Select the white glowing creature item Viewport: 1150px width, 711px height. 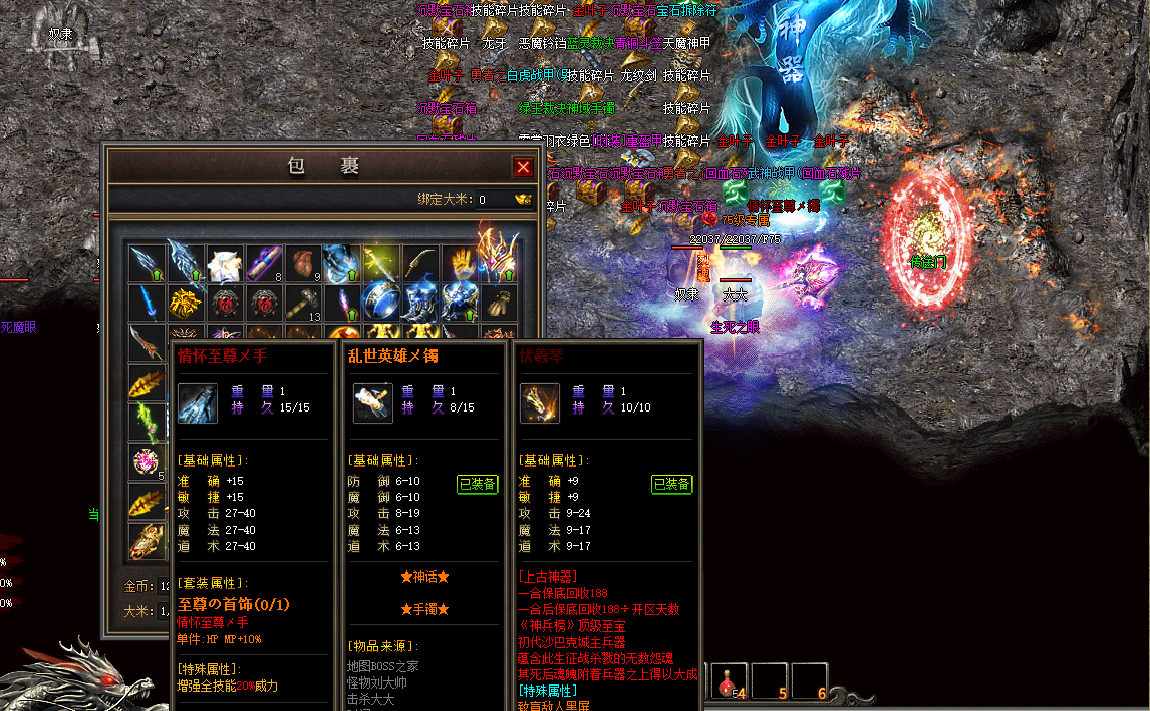click(225, 263)
